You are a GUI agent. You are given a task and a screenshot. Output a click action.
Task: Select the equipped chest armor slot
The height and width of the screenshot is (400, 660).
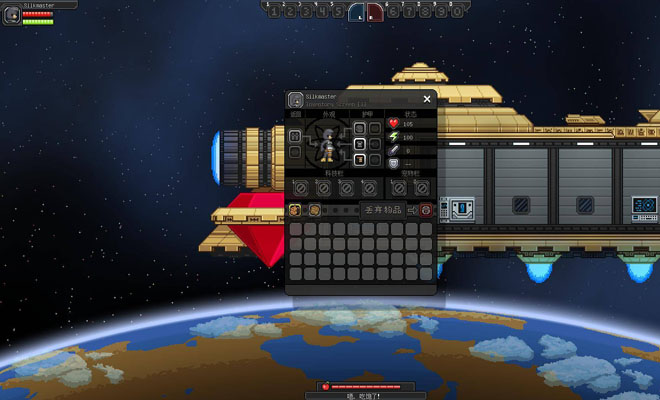tap(360, 144)
